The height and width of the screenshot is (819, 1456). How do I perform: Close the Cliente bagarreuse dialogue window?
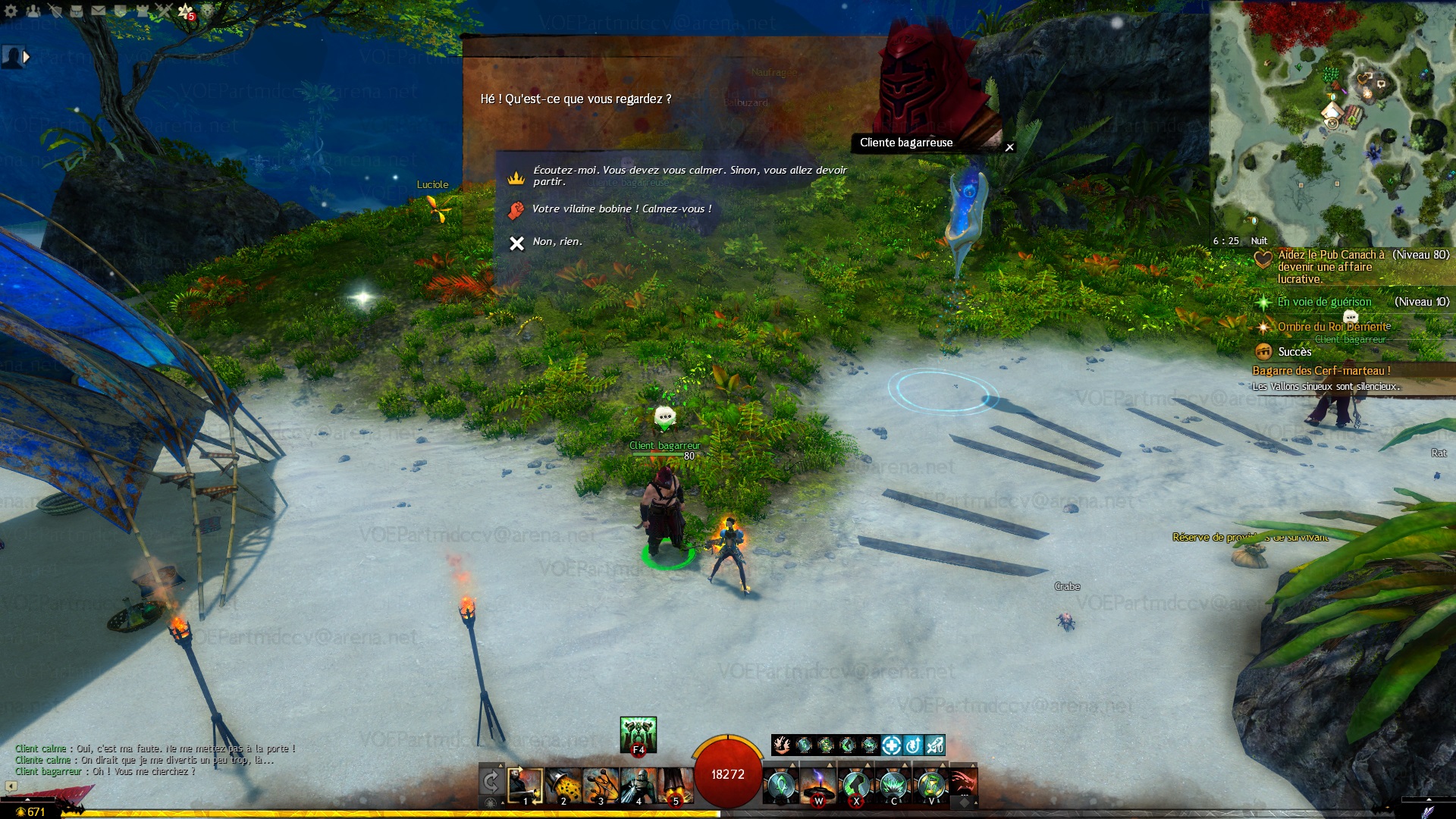tap(1009, 147)
